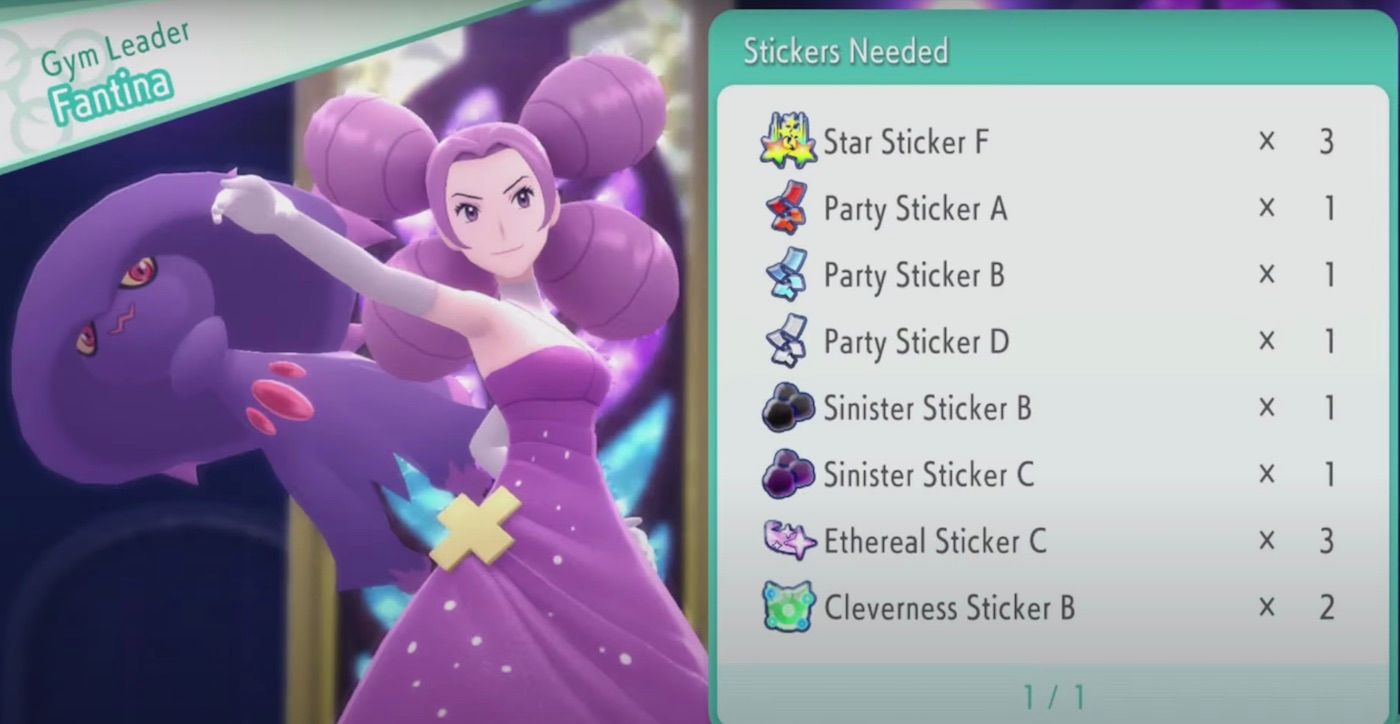Click the x multiplier beside Party Sticker A
Screen dimensions: 1400x724
point(1266,209)
